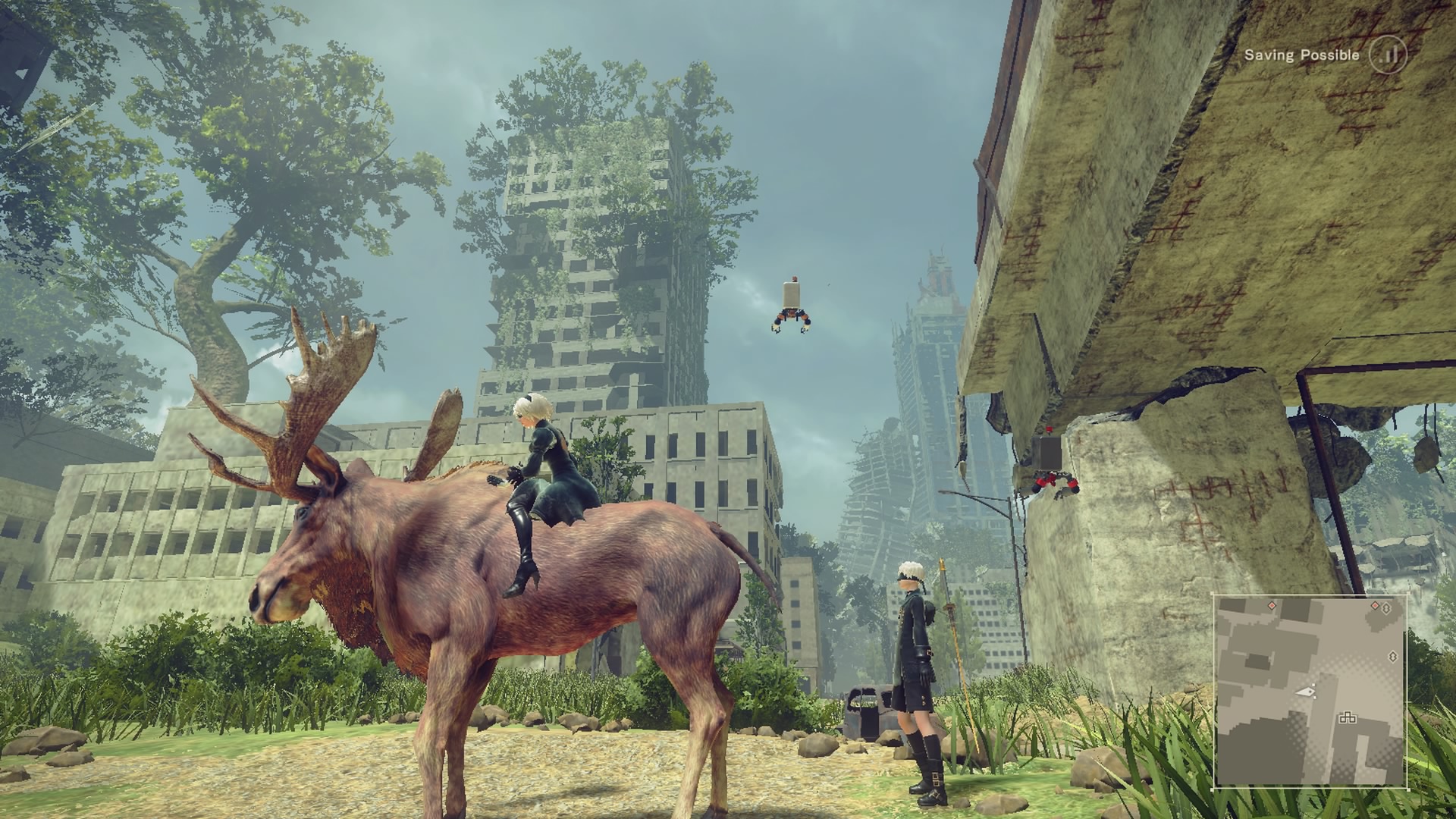1456x819 pixels.
Task: Select the red diamond marker beside the double-diamond icon
Action: 1375,604
